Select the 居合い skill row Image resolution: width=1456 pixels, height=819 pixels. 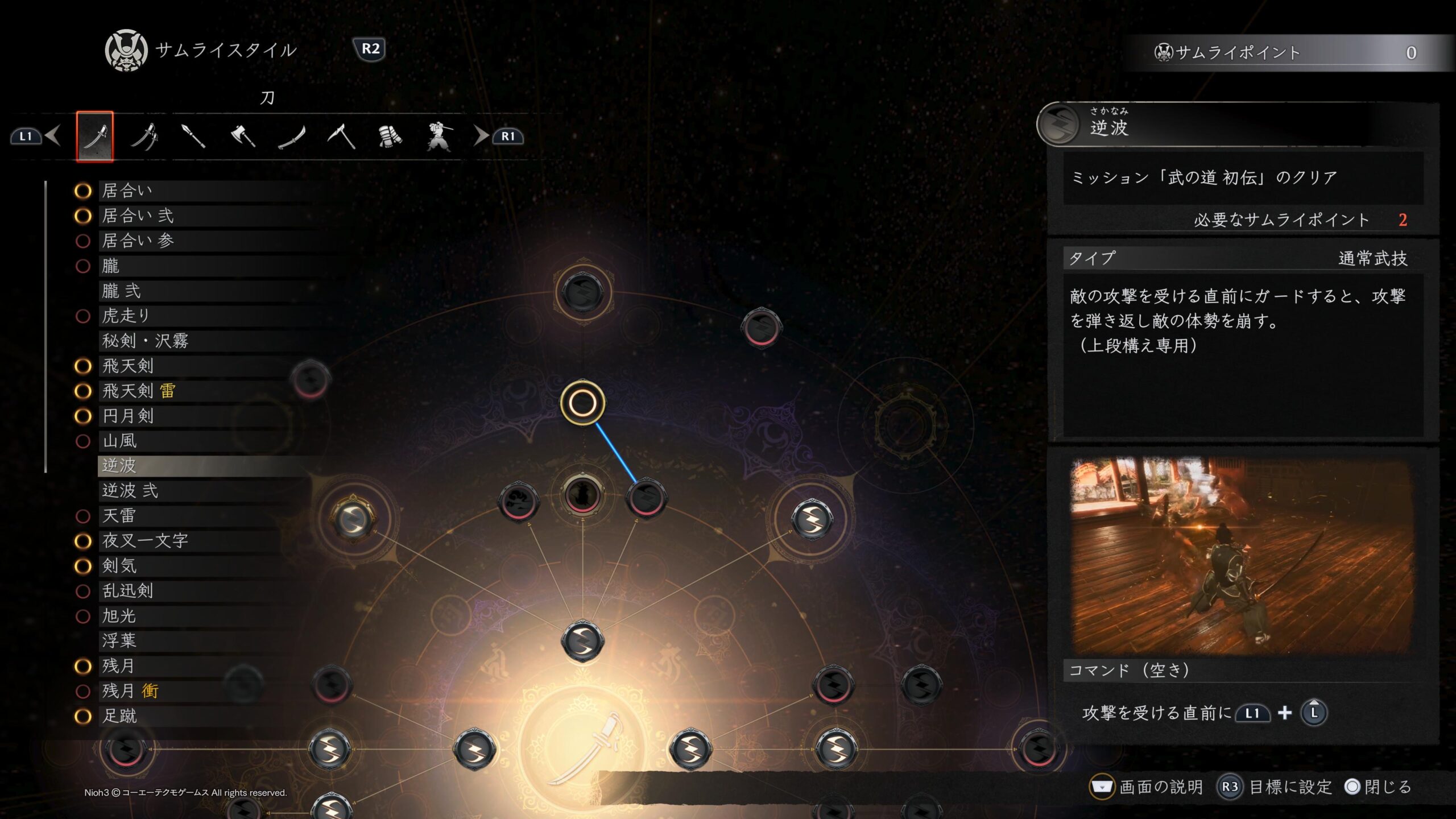127,191
